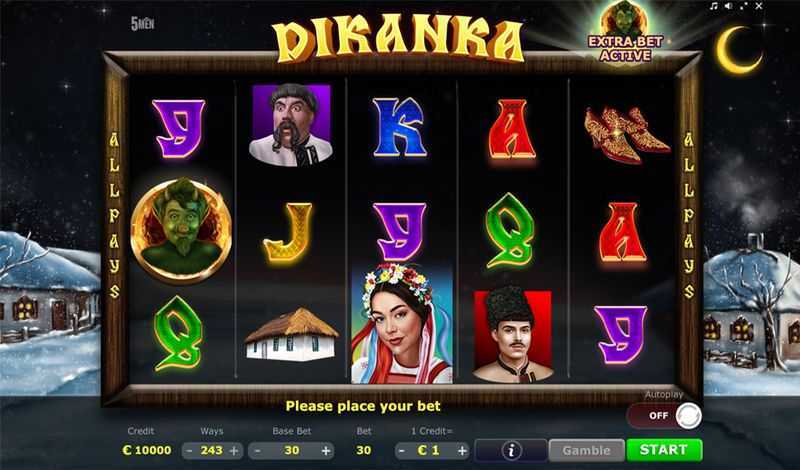Reduce the credit value with minus
Image resolution: width=800 pixels, height=470 pixels.
(x=400, y=450)
